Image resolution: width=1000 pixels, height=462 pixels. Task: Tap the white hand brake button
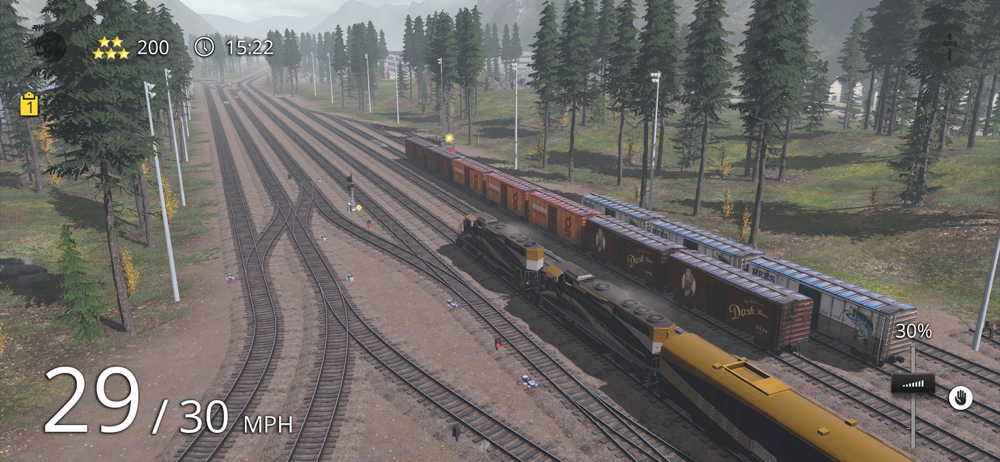tap(960, 397)
